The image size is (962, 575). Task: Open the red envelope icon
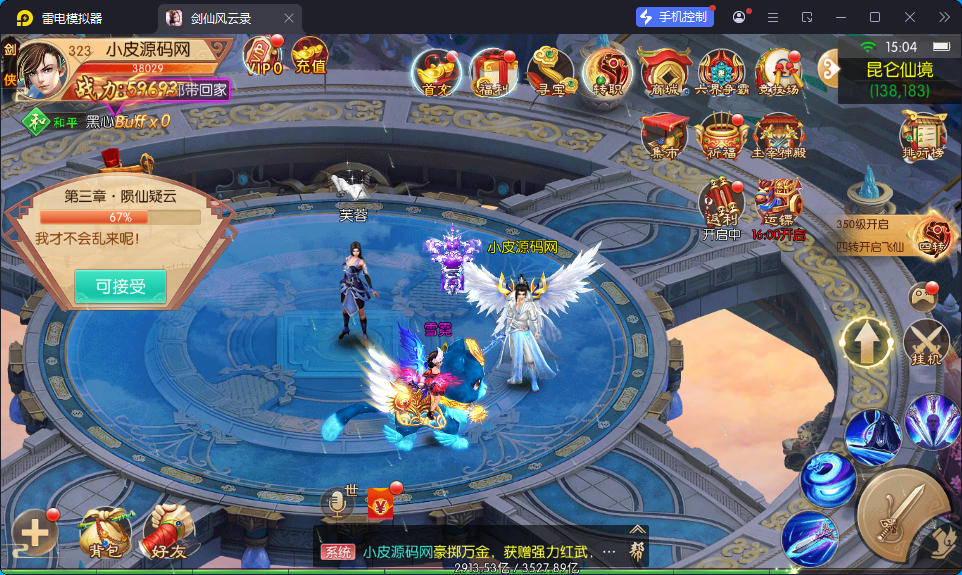click(381, 505)
